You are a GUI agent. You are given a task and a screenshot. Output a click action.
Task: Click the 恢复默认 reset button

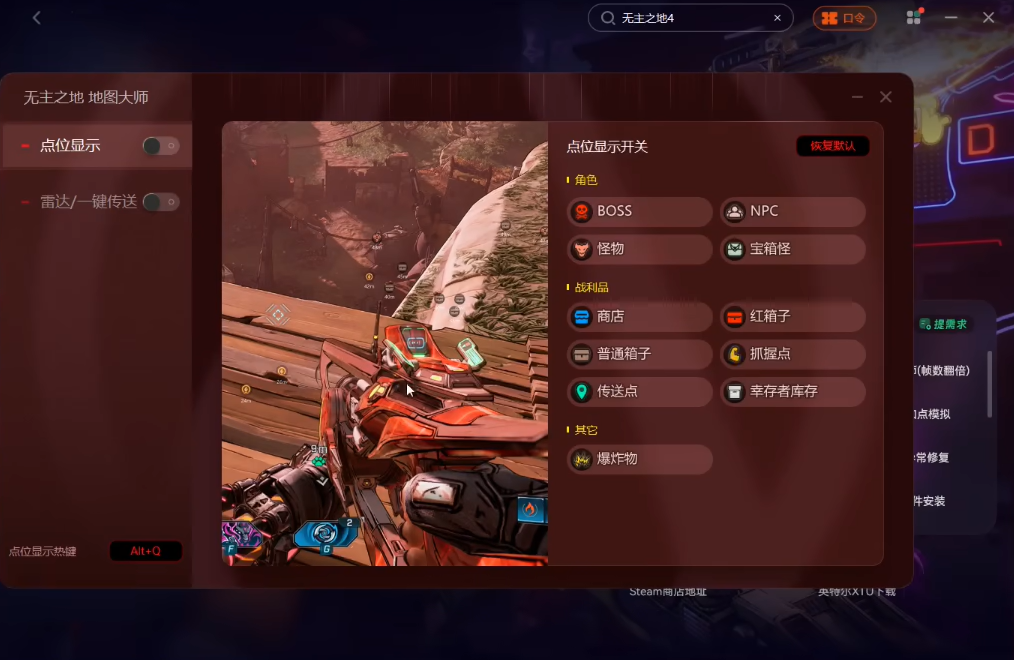pos(832,146)
